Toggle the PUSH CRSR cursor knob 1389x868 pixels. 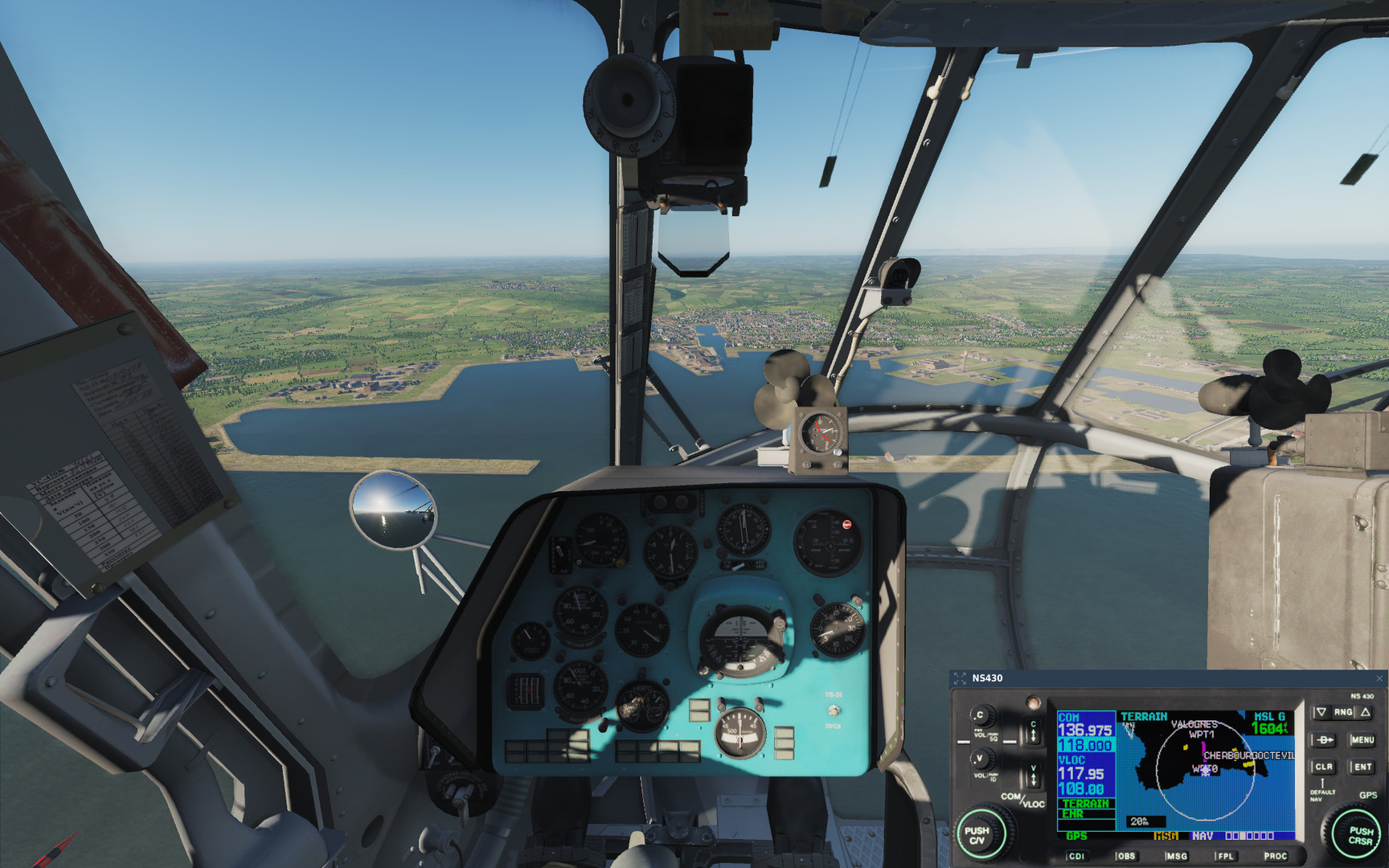point(1358,834)
